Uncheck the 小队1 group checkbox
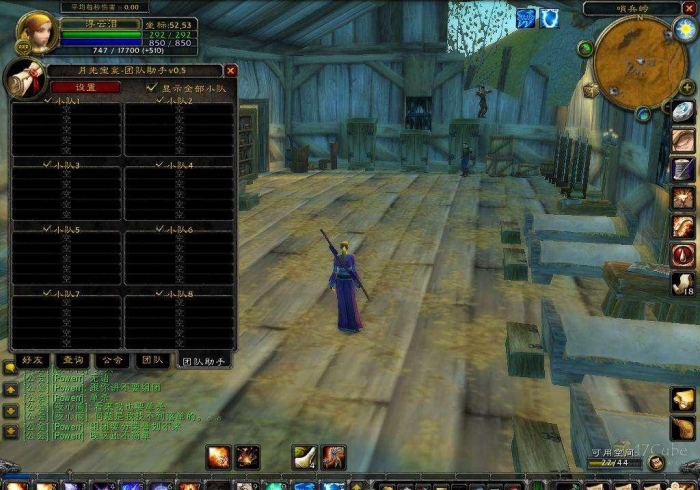Image resolution: width=700 pixels, height=490 pixels. (x=49, y=101)
